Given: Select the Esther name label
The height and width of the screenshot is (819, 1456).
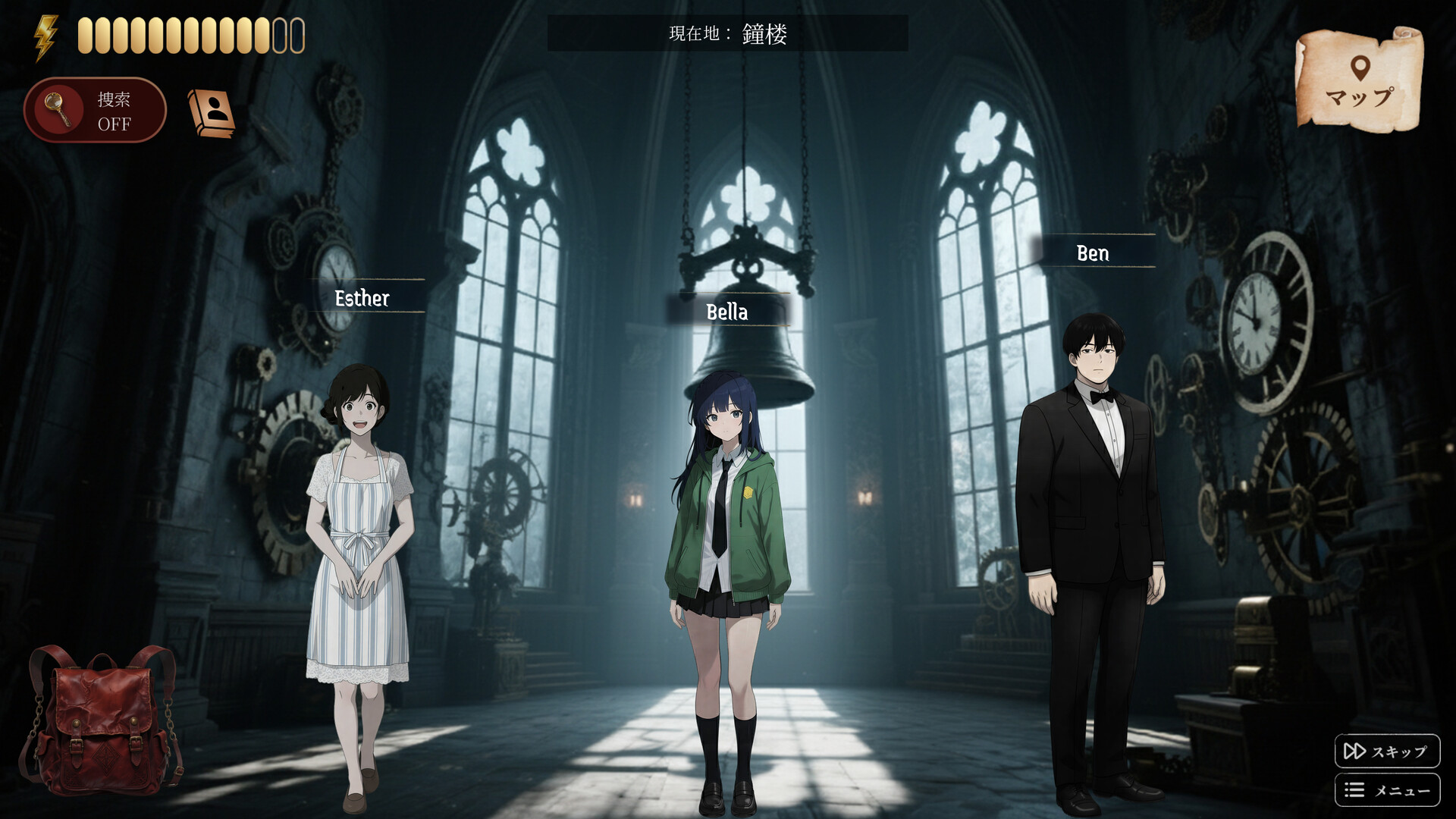Looking at the screenshot, I should 362,297.
